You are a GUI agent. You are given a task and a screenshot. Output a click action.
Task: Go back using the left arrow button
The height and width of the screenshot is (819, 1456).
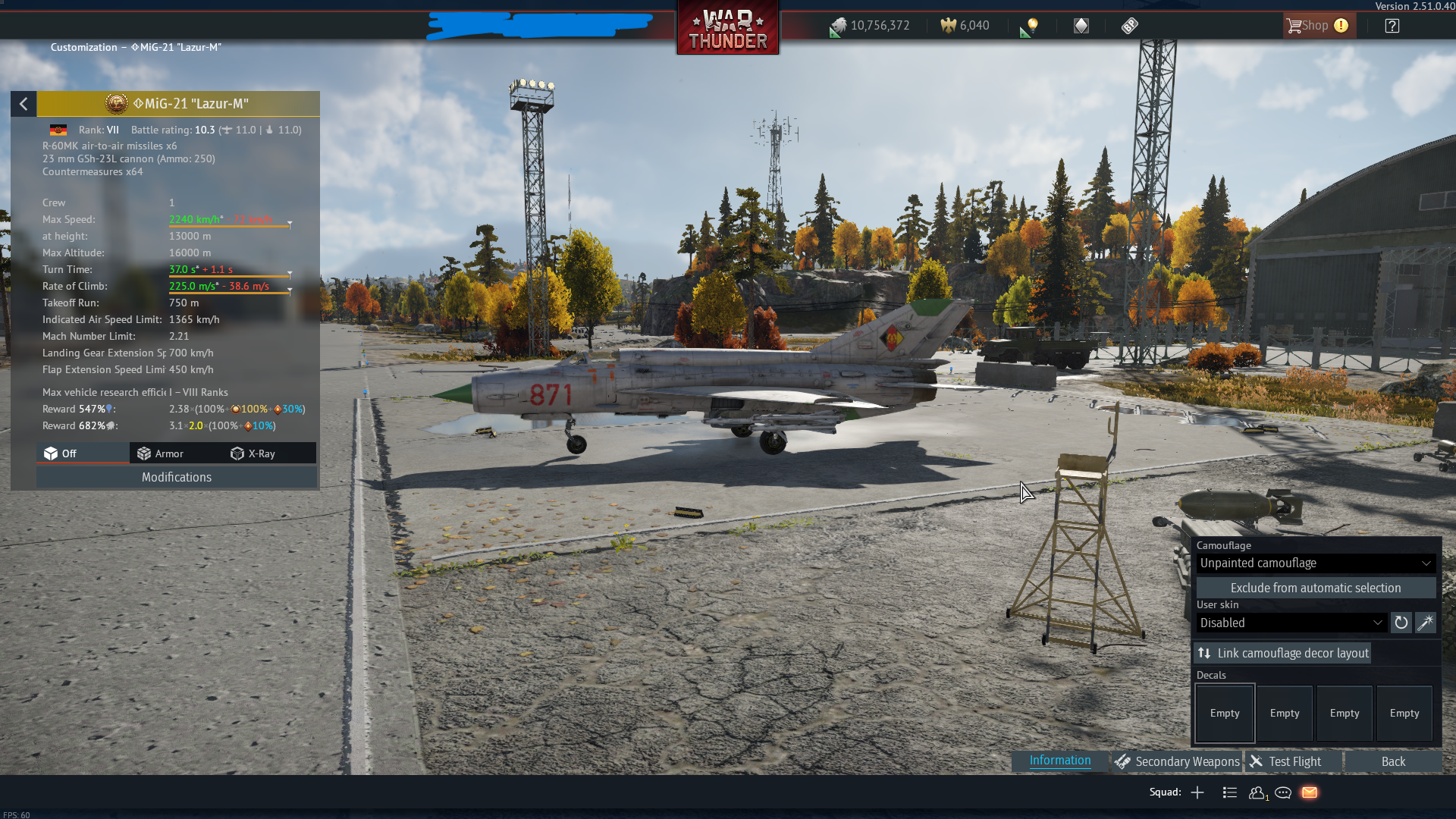(24, 104)
